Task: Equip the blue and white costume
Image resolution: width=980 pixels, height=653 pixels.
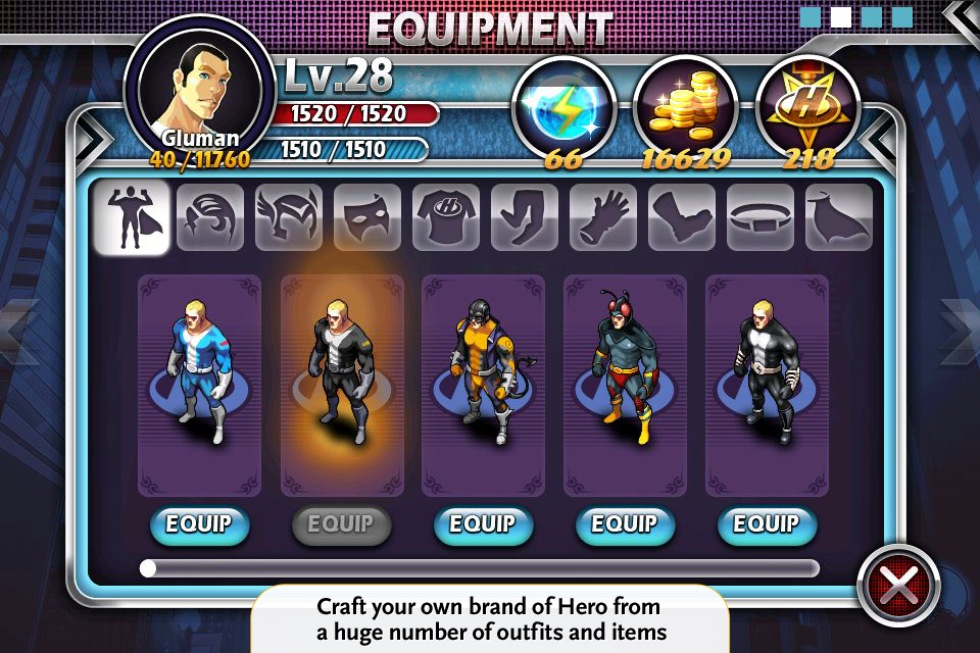Action: tap(199, 524)
